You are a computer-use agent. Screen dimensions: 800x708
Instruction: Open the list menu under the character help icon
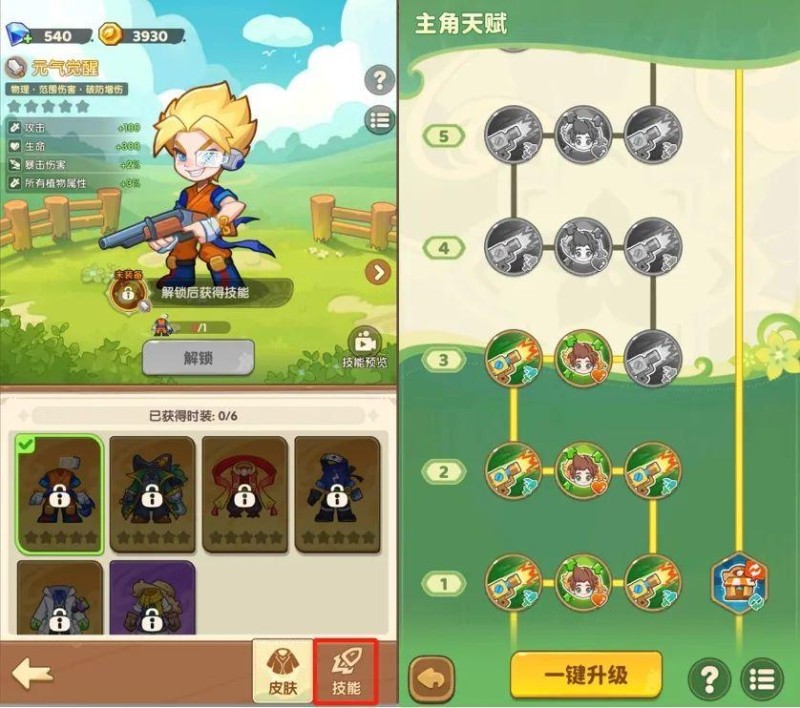point(379,120)
